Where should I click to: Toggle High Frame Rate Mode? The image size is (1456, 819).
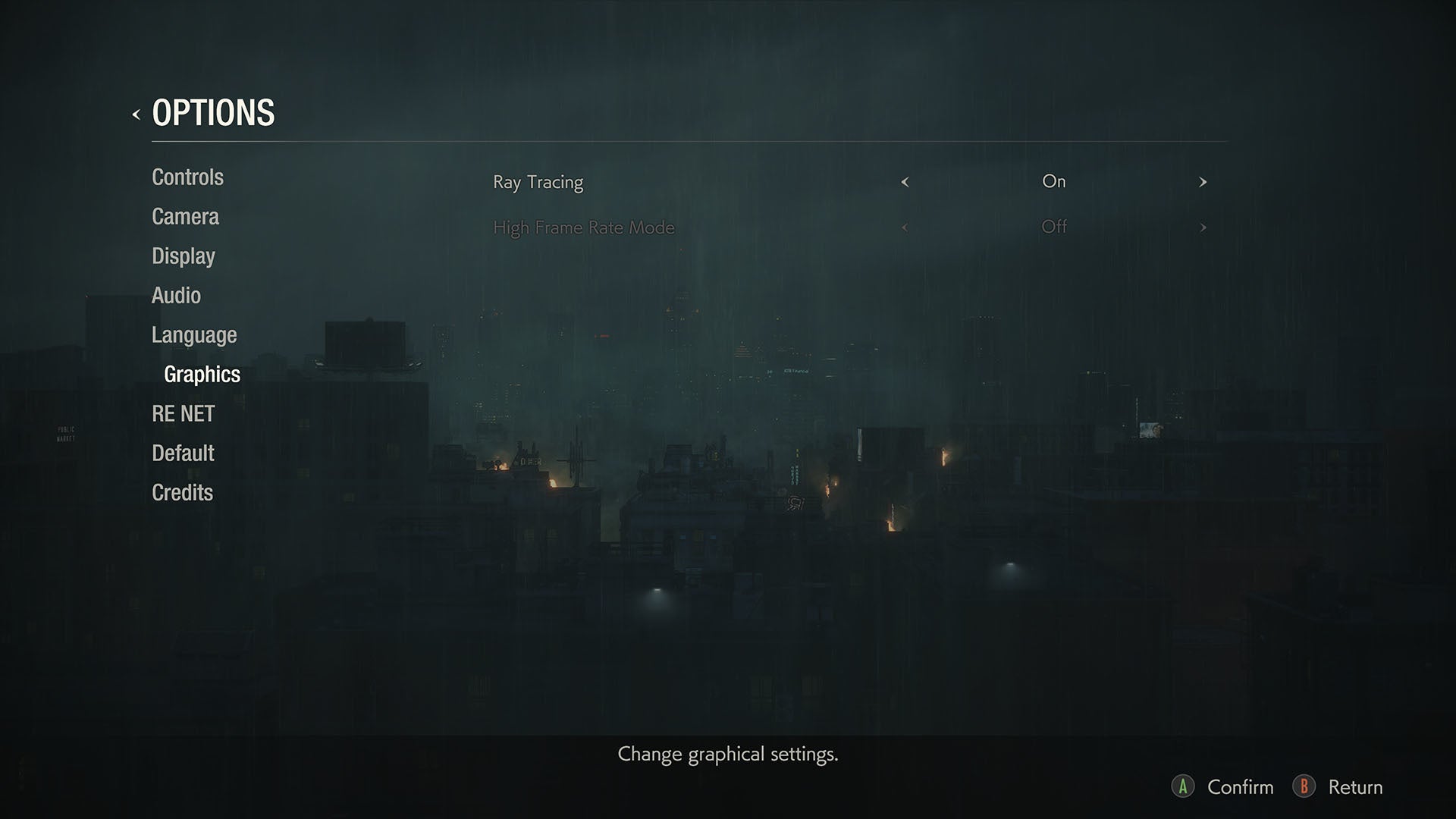[1054, 227]
